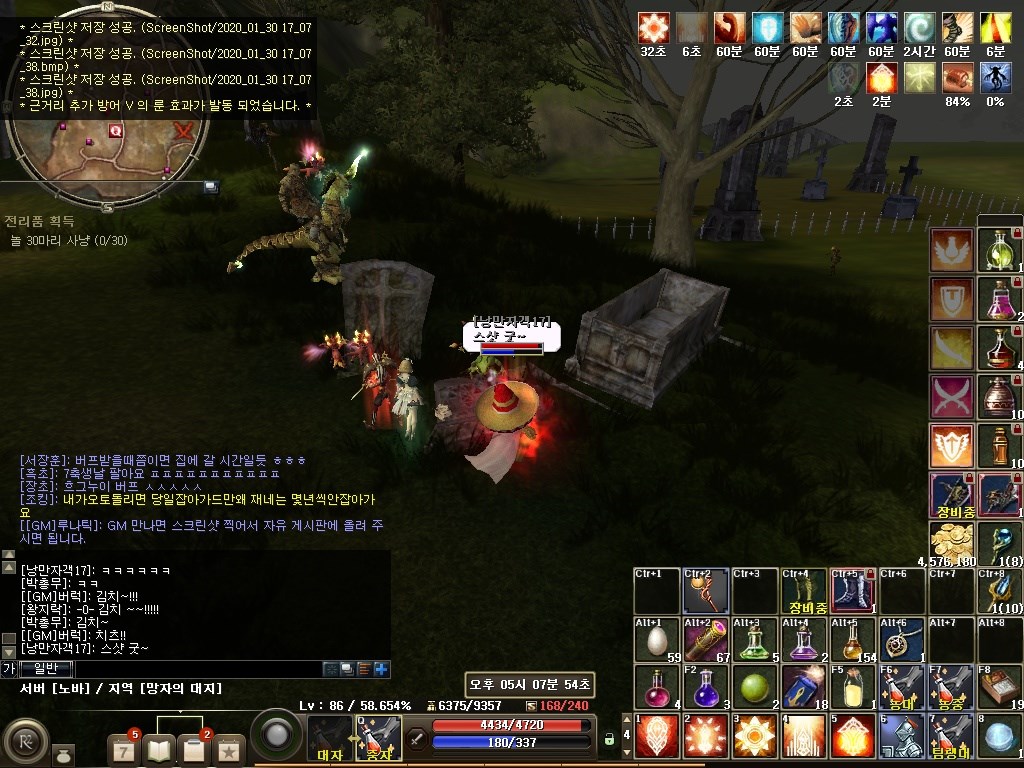This screenshot has width=1024, height=768.
Task: Open the R2 main menu button
Action: click(x=25, y=742)
